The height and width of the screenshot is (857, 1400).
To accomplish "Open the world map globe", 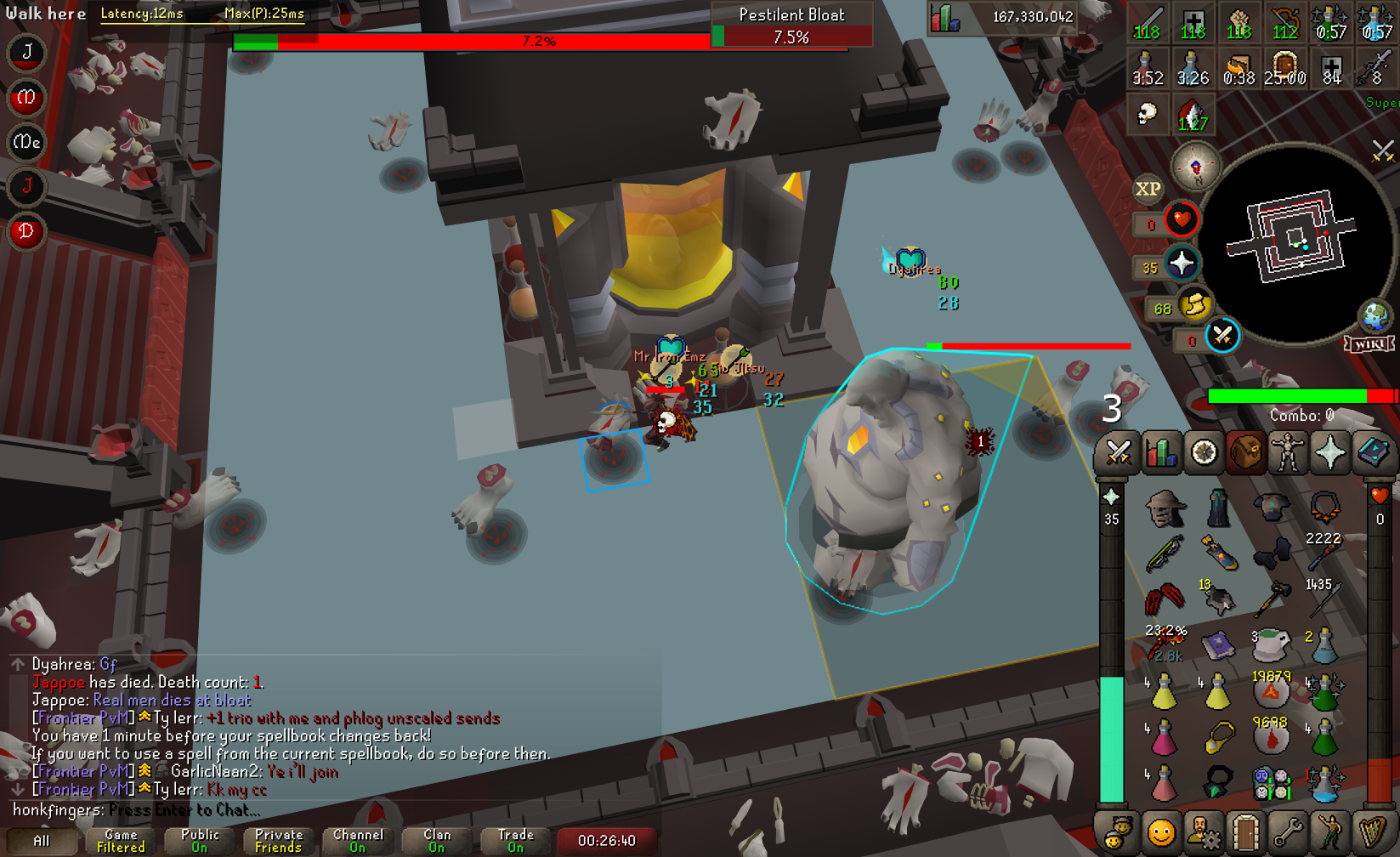I will click(x=1374, y=315).
